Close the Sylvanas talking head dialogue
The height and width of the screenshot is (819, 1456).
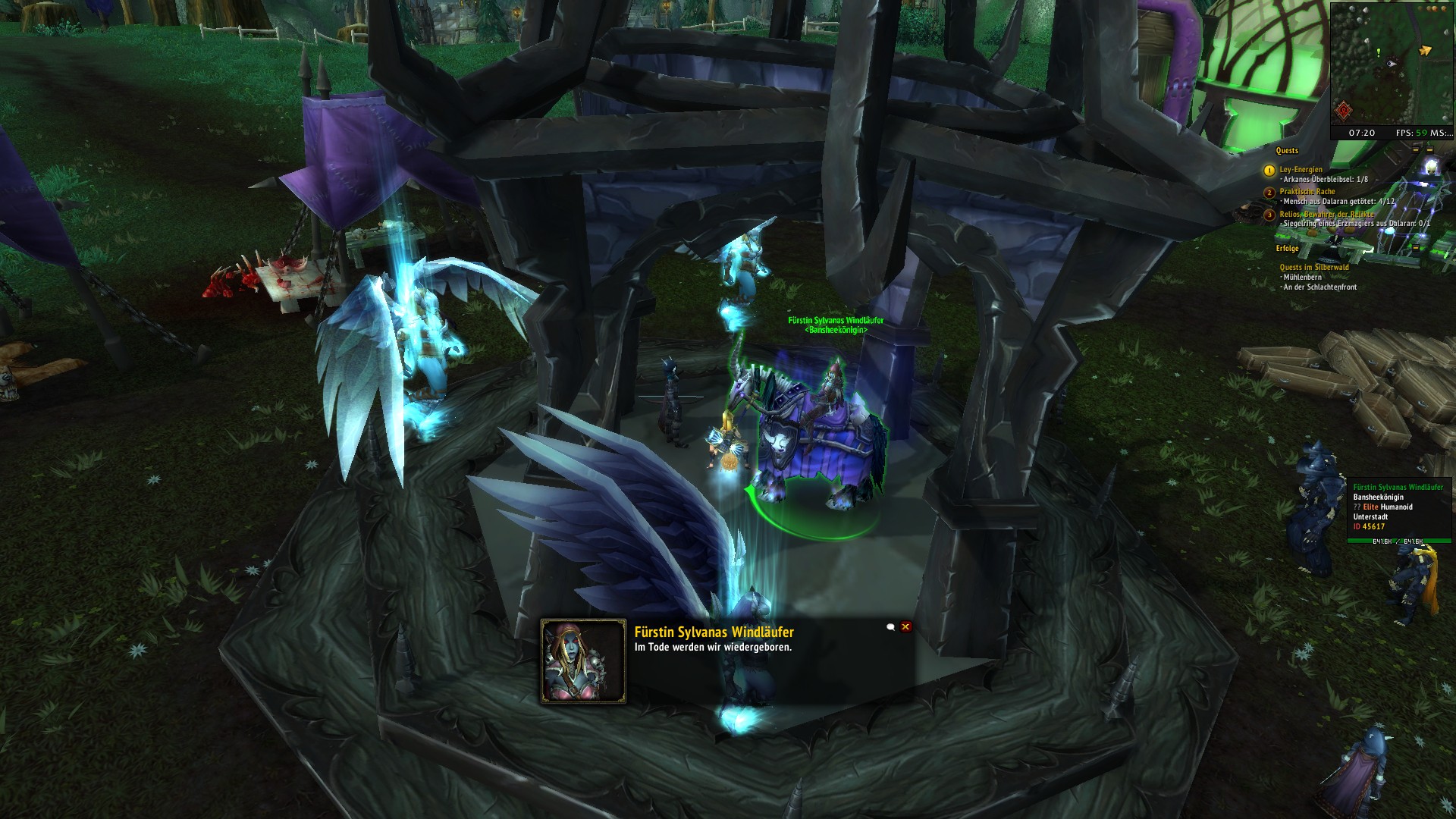(905, 626)
